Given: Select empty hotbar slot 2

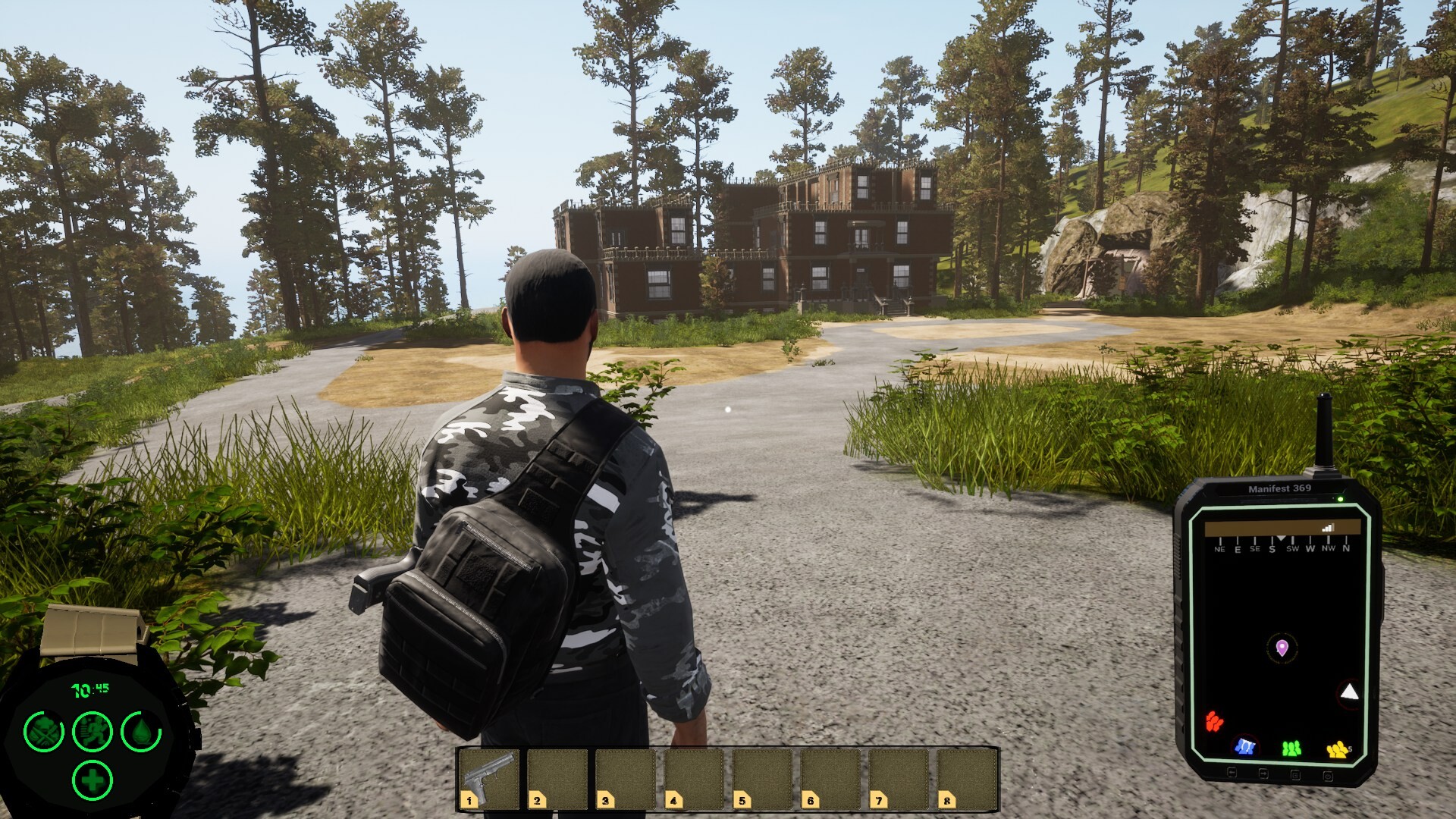Looking at the screenshot, I should (x=557, y=779).
